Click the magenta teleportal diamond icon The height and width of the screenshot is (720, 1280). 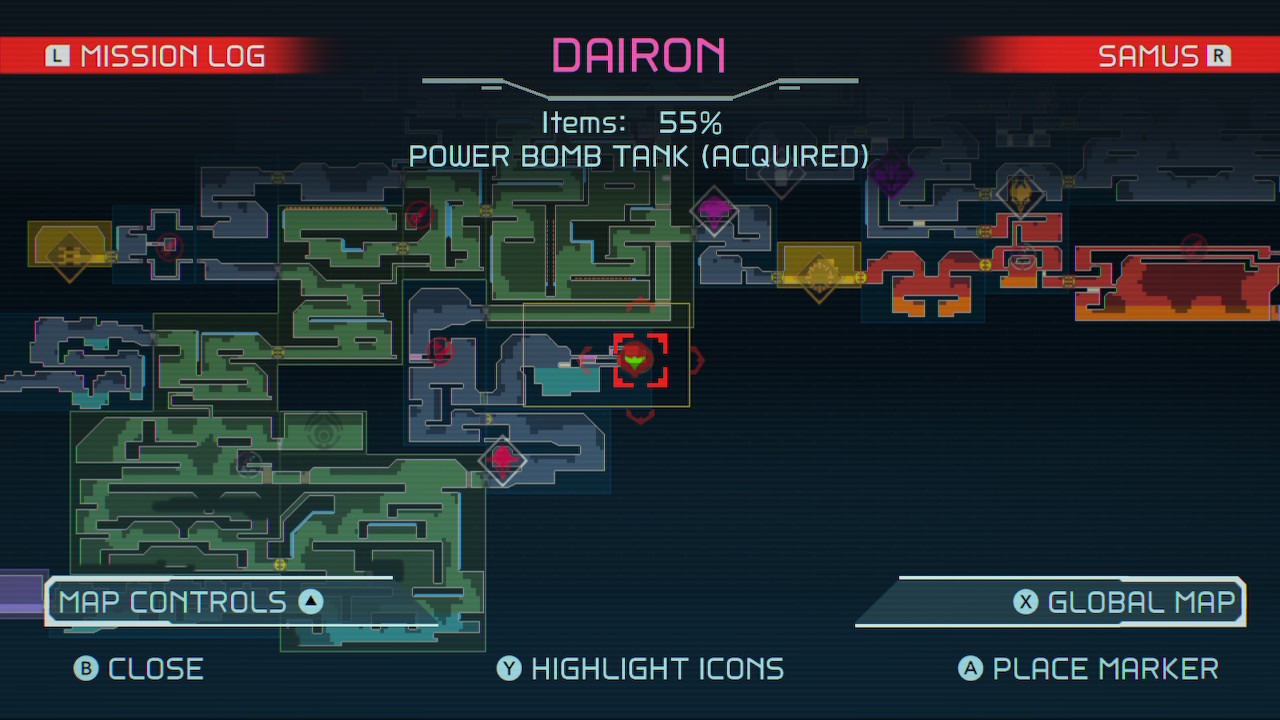click(714, 212)
